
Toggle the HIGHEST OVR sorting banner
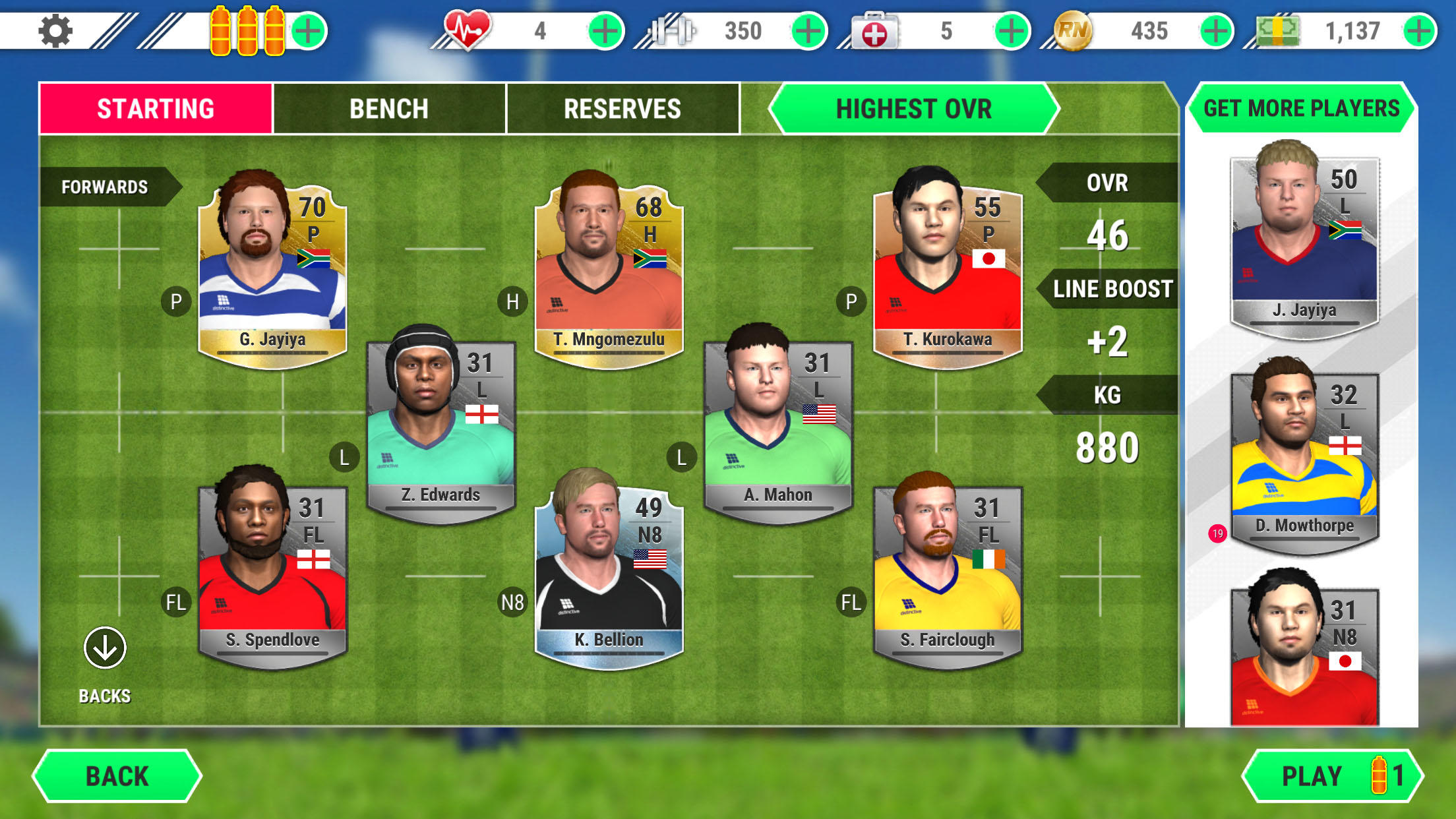913,109
